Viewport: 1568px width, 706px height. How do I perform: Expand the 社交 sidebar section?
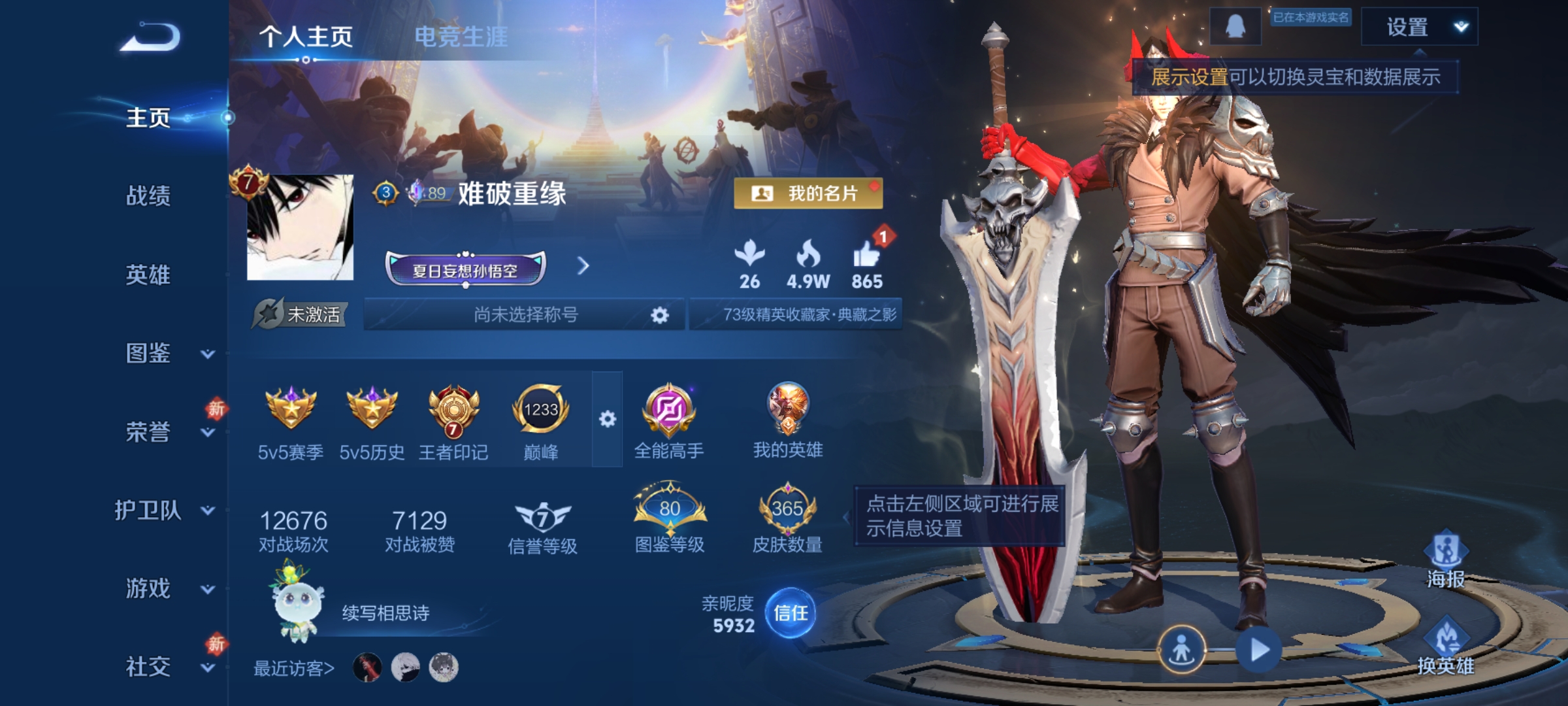[x=148, y=667]
